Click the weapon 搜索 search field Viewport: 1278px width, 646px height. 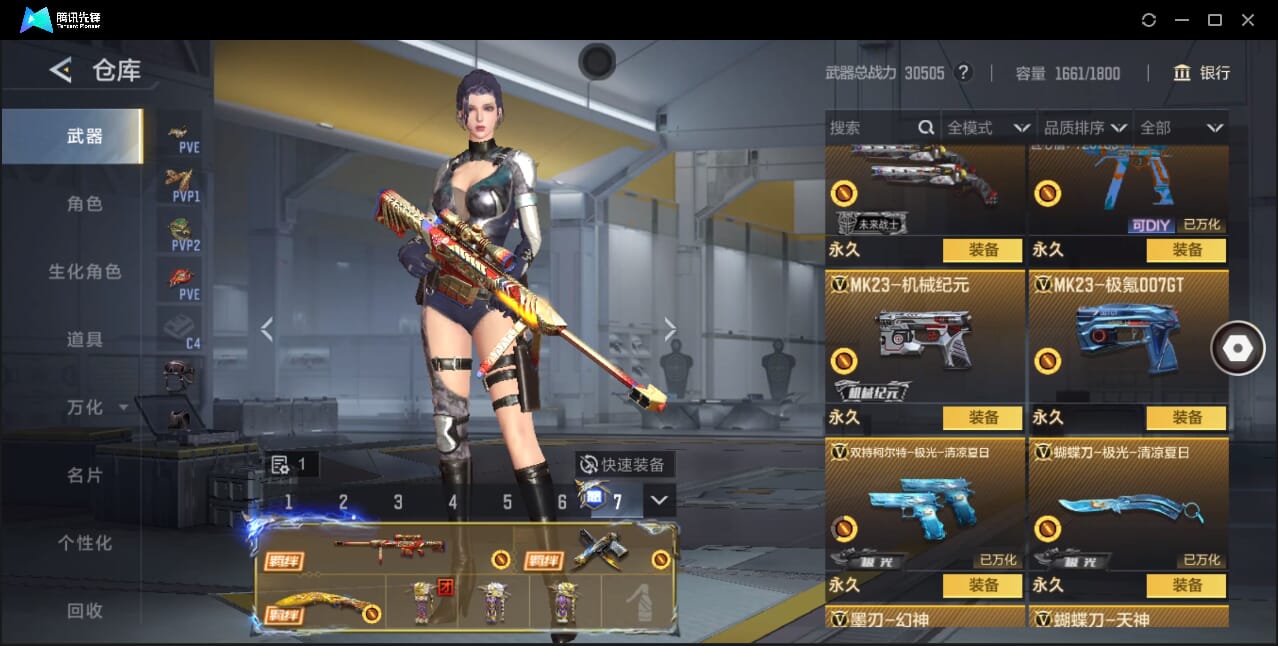pyautogui.click(x=870, y=128)
